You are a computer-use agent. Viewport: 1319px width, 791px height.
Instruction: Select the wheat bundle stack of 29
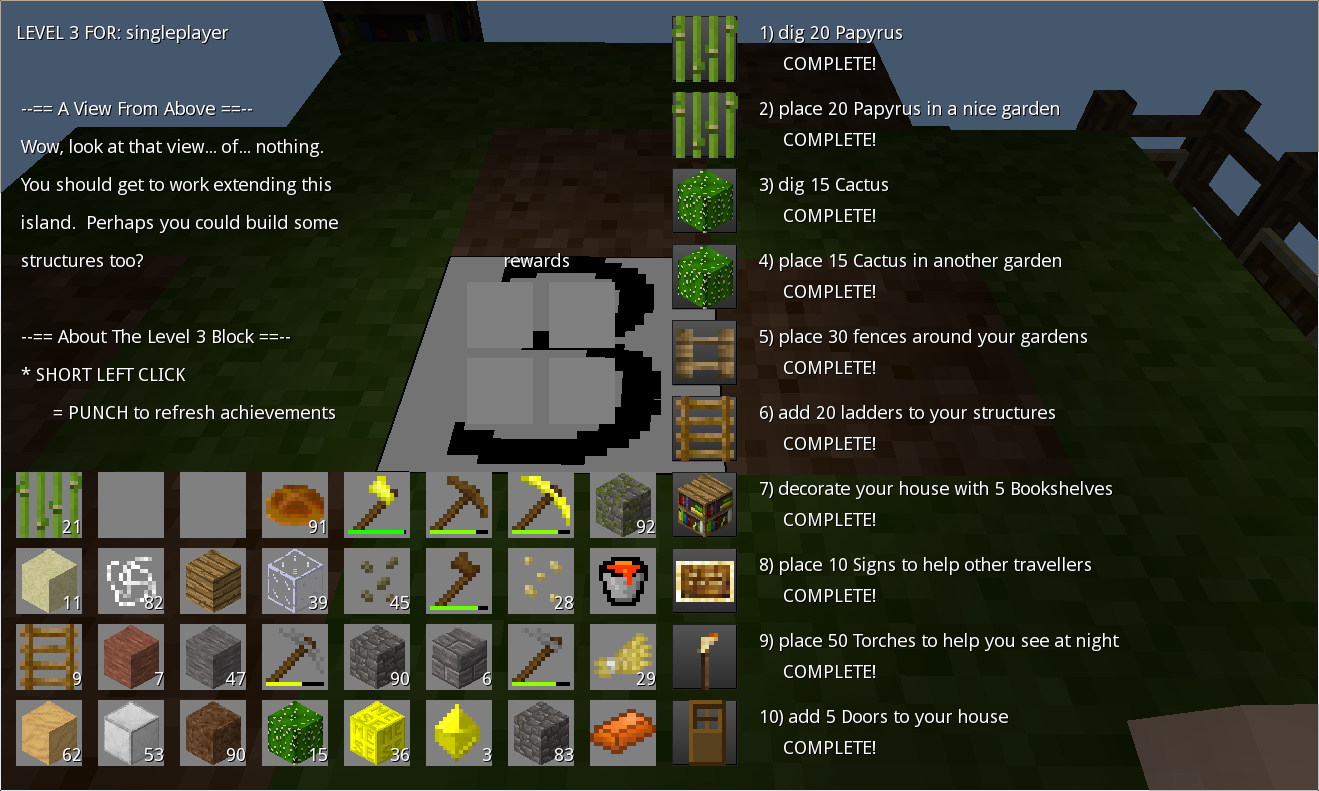click(623, 655)
